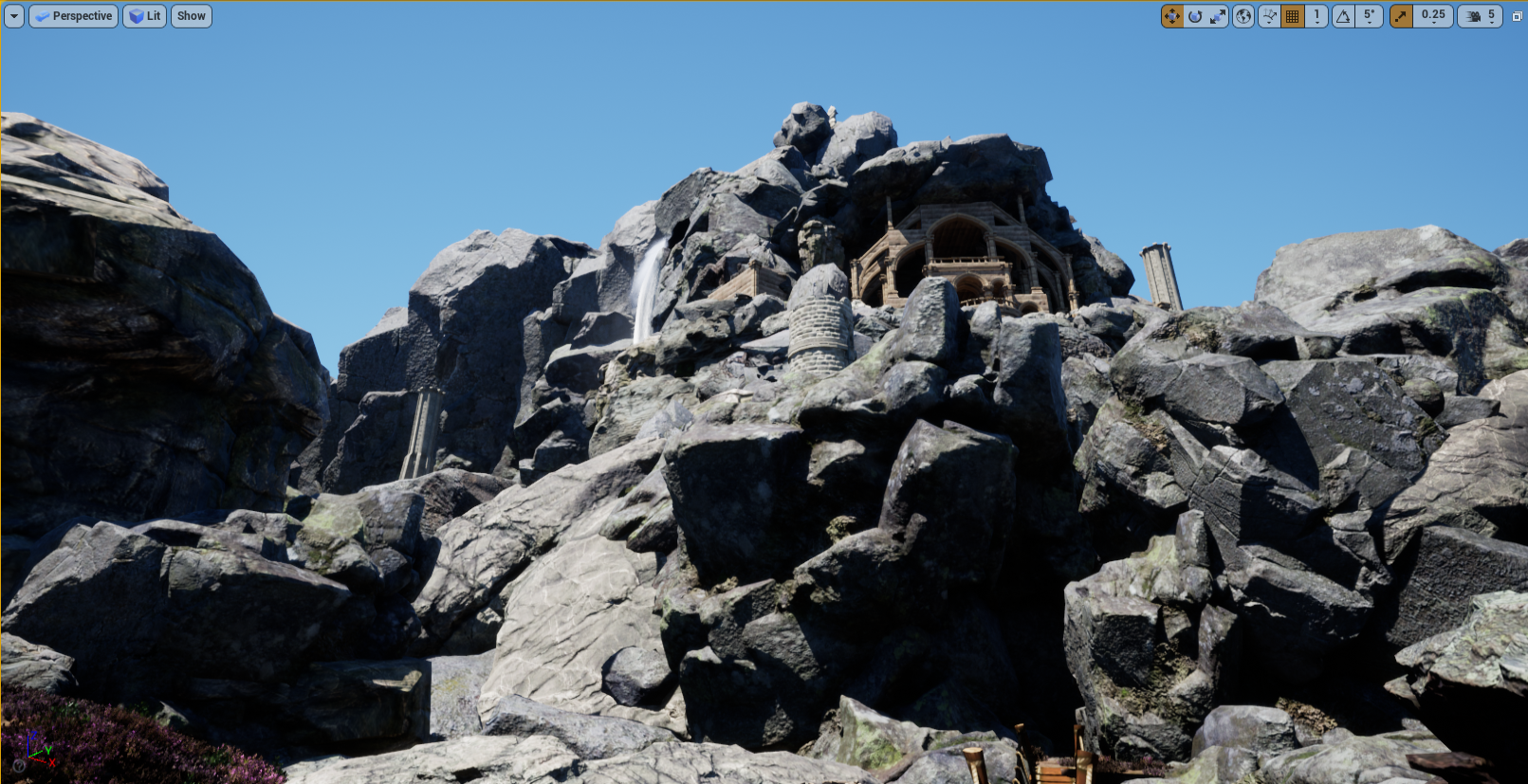
Task: Toggle rotation snapping with the angle icon
Action: [1343, 16]
